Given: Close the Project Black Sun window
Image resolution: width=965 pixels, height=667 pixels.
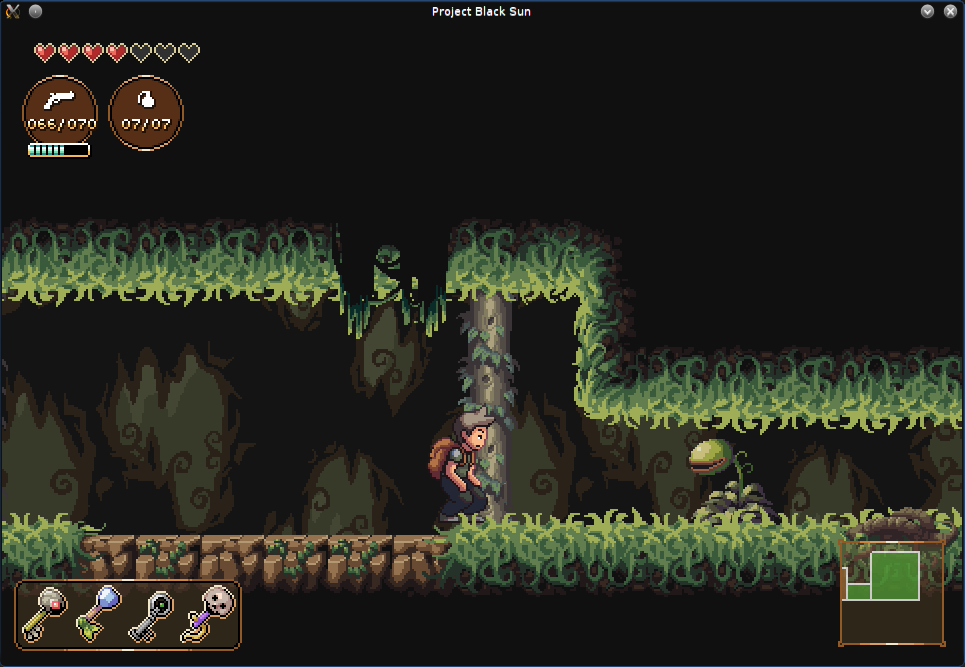Looking at the screenshot, I should click(x=950, y=11).
